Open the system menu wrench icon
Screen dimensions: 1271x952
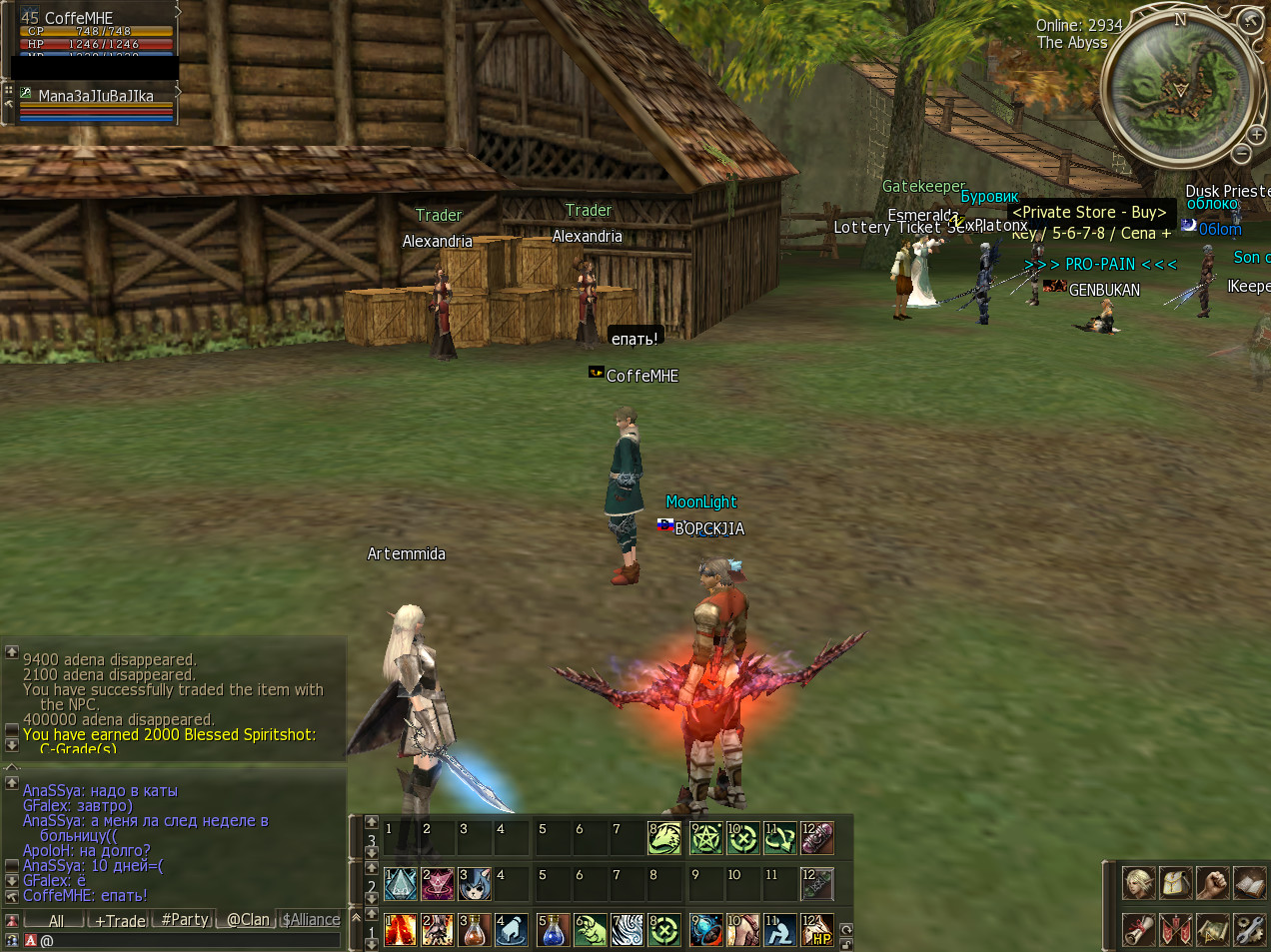[x=1250, y=929]
